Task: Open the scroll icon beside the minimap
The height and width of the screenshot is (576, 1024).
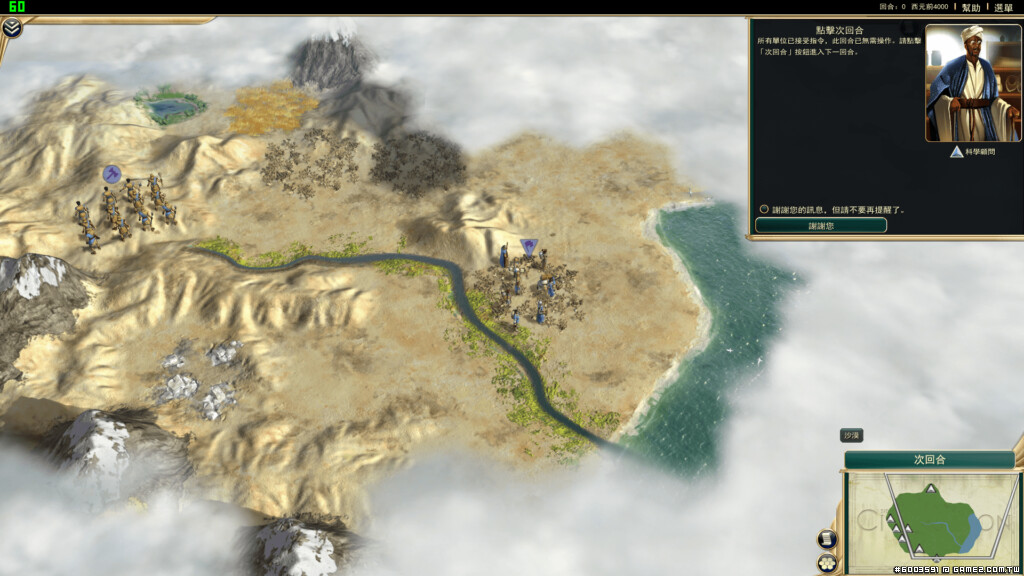Action: (828, 539)
